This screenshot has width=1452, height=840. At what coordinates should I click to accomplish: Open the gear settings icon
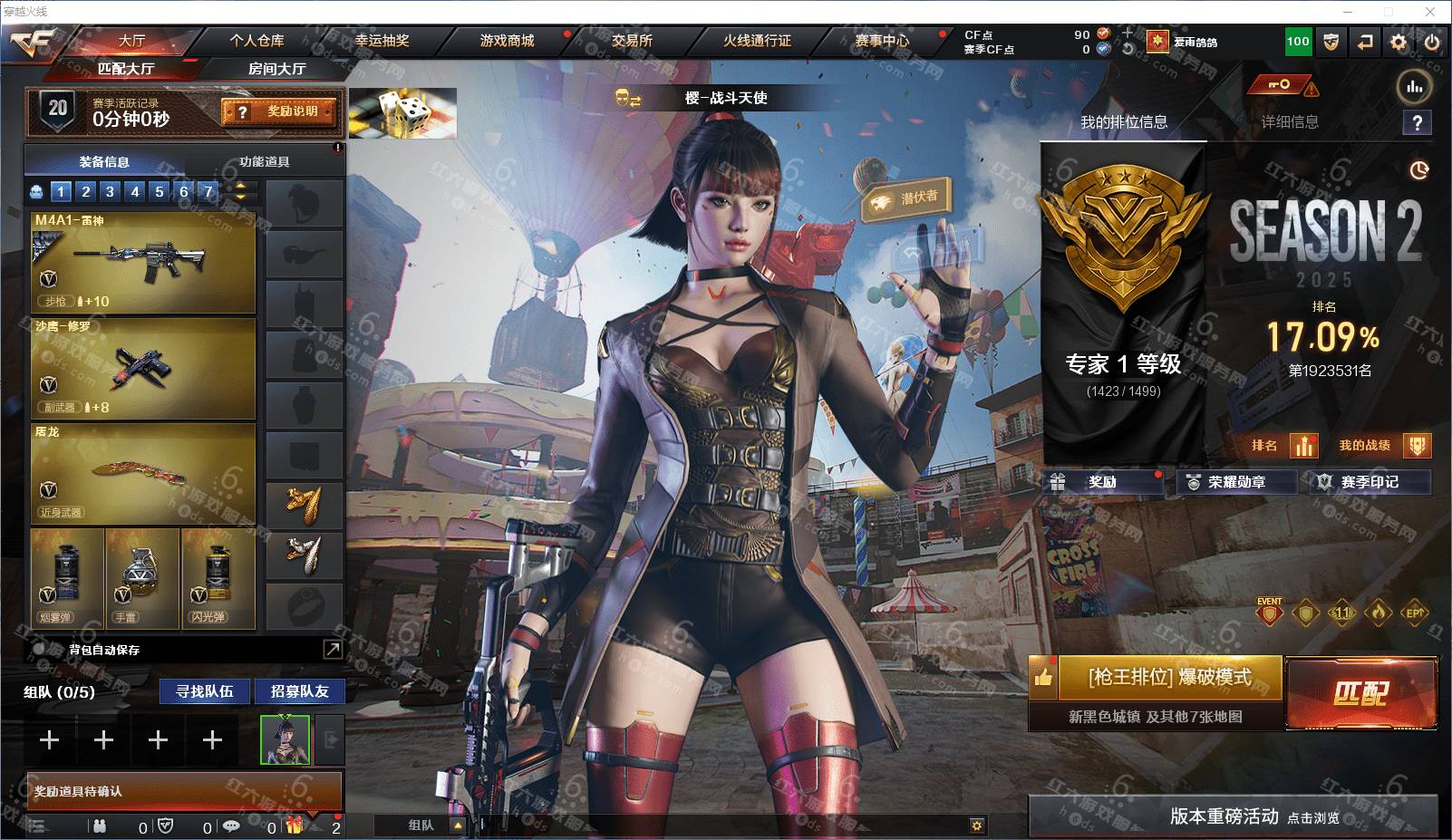tap(1399, 42)
